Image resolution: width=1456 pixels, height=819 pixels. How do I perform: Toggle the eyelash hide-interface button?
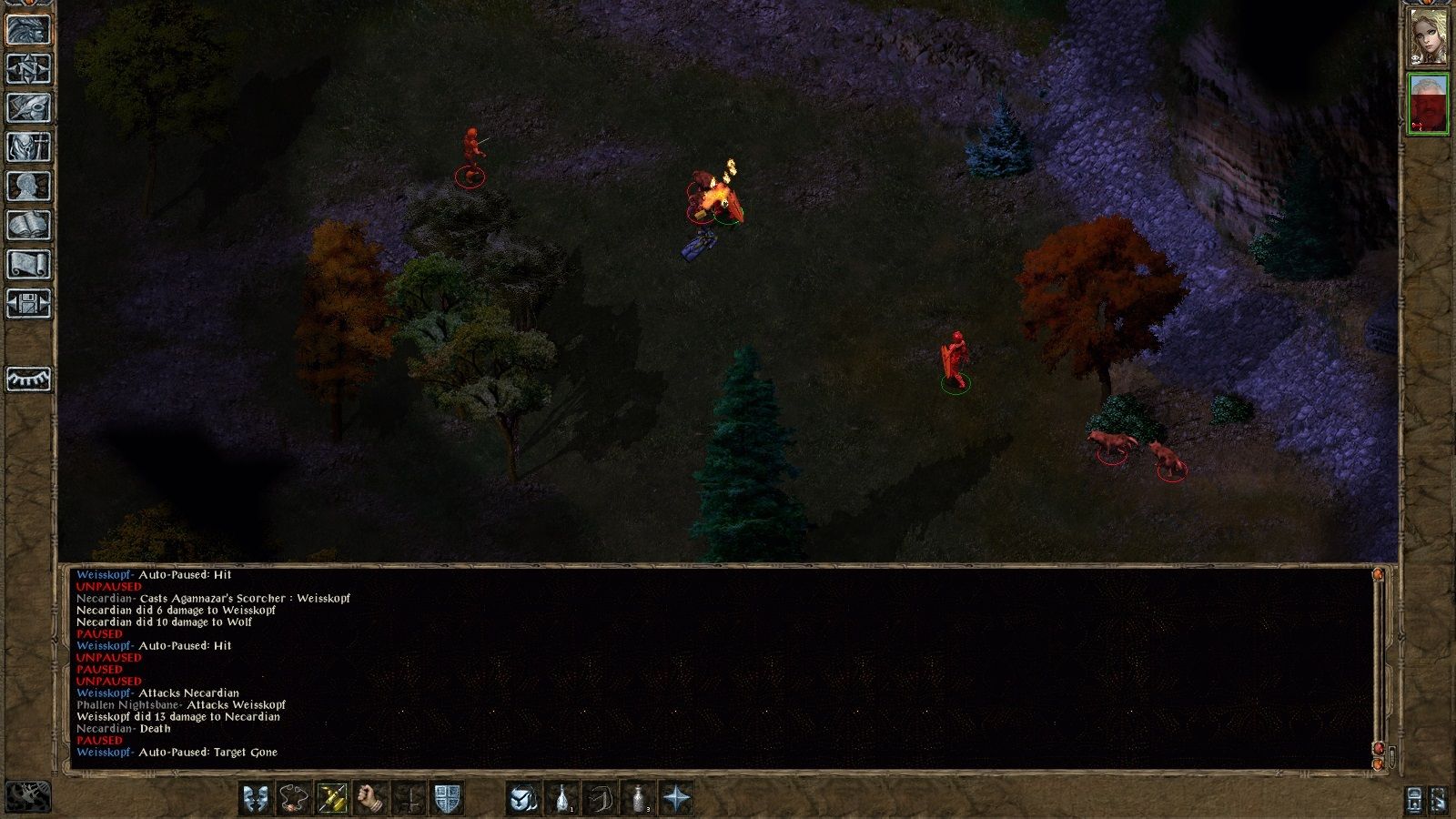[28, 379]
